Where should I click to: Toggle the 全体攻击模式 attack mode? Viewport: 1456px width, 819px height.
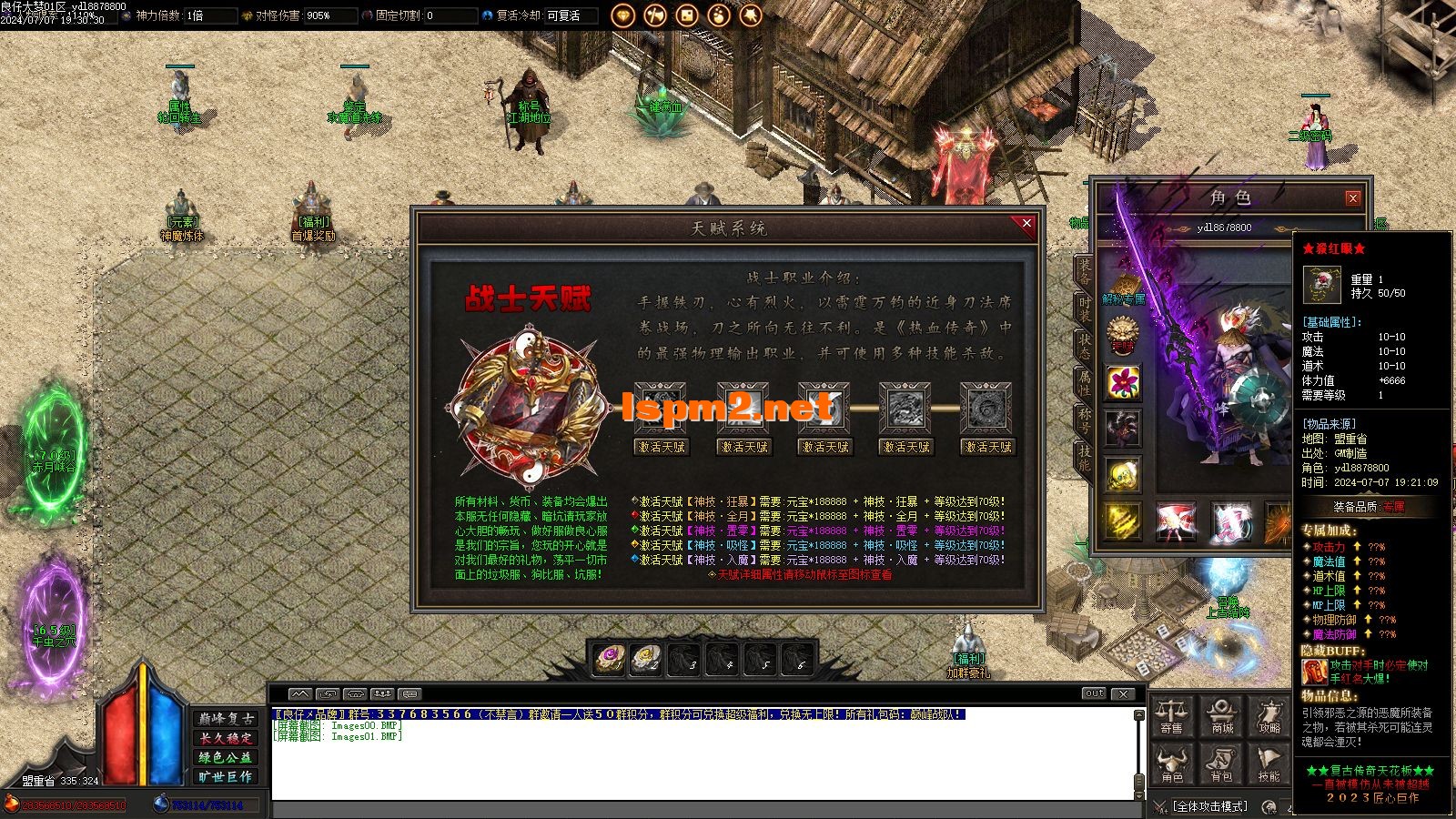pos(1210,806)
